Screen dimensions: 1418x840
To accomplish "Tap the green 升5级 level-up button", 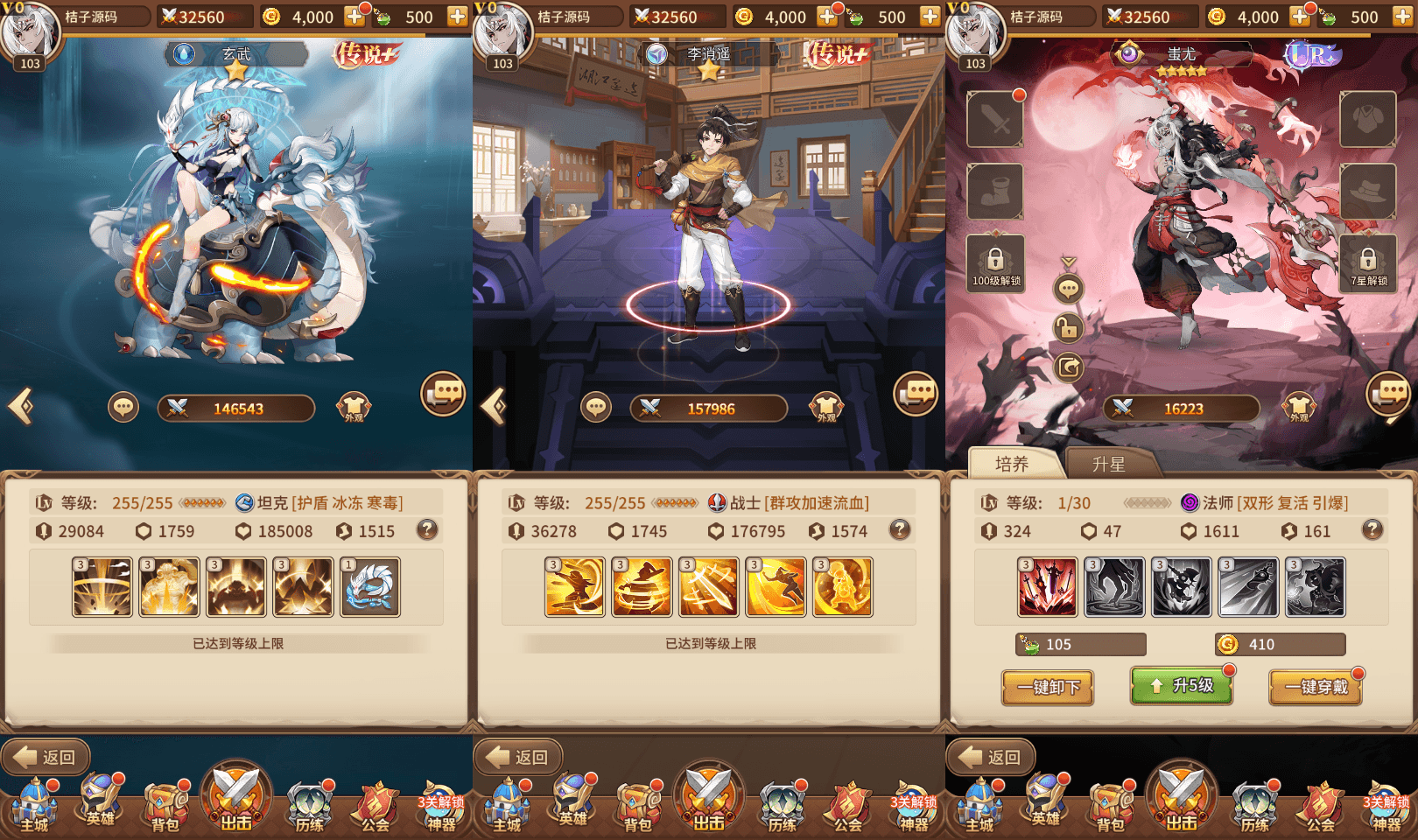I will 1181,686.
